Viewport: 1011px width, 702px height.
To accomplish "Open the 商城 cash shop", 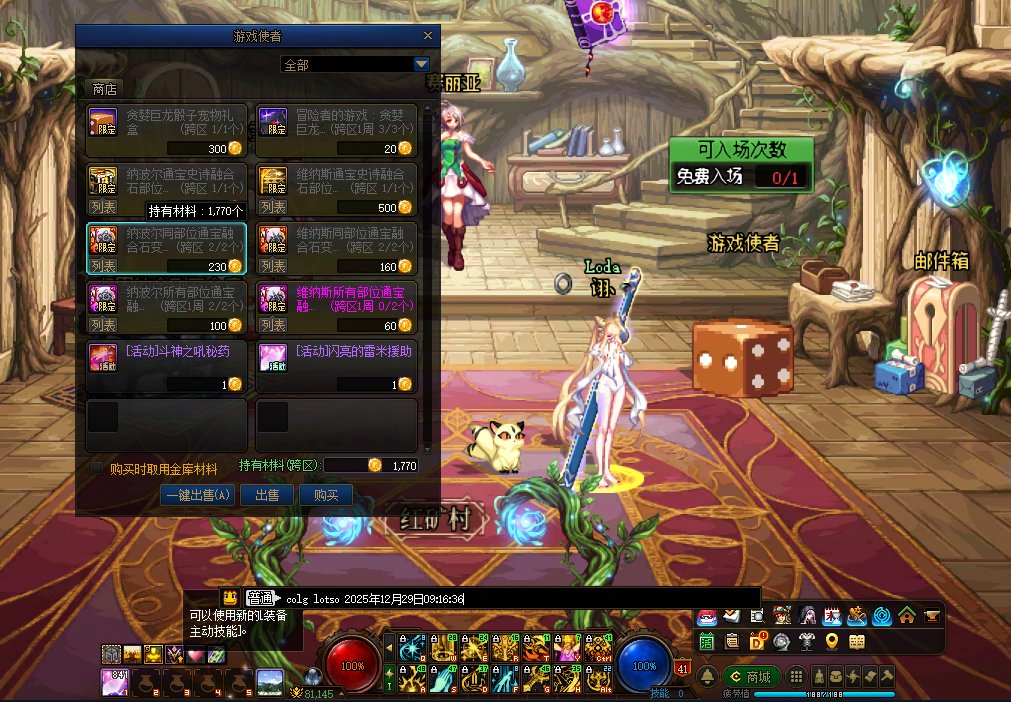I will pos(750,677).
